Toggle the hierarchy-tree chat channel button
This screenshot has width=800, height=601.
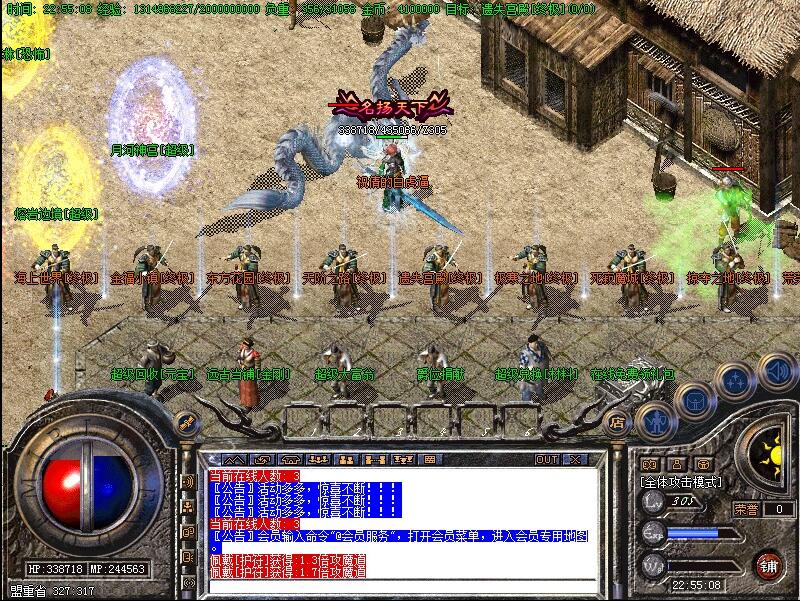tap(188, 506)
